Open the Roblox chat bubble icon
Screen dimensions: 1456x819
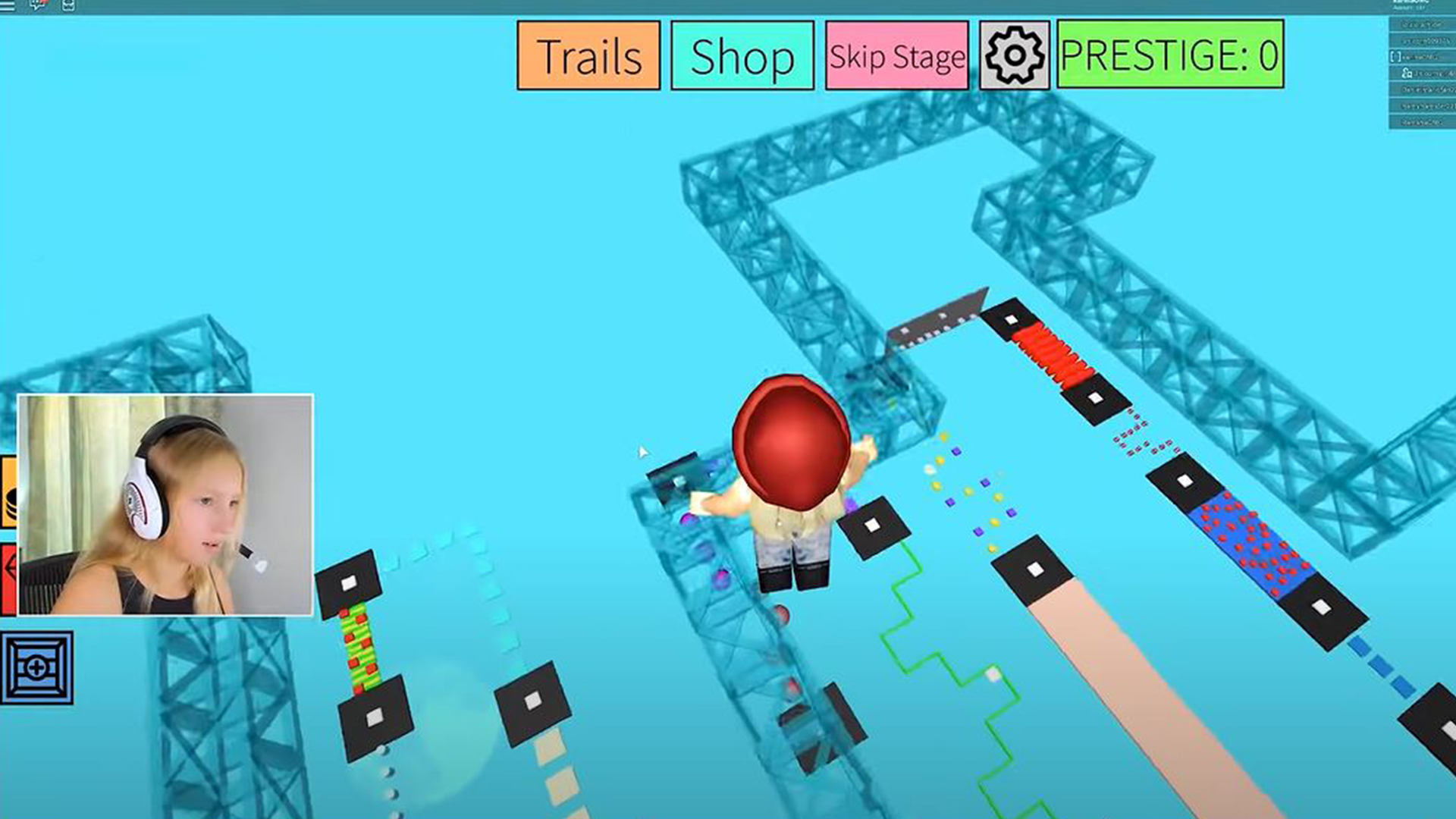click(x=38, y=5)
